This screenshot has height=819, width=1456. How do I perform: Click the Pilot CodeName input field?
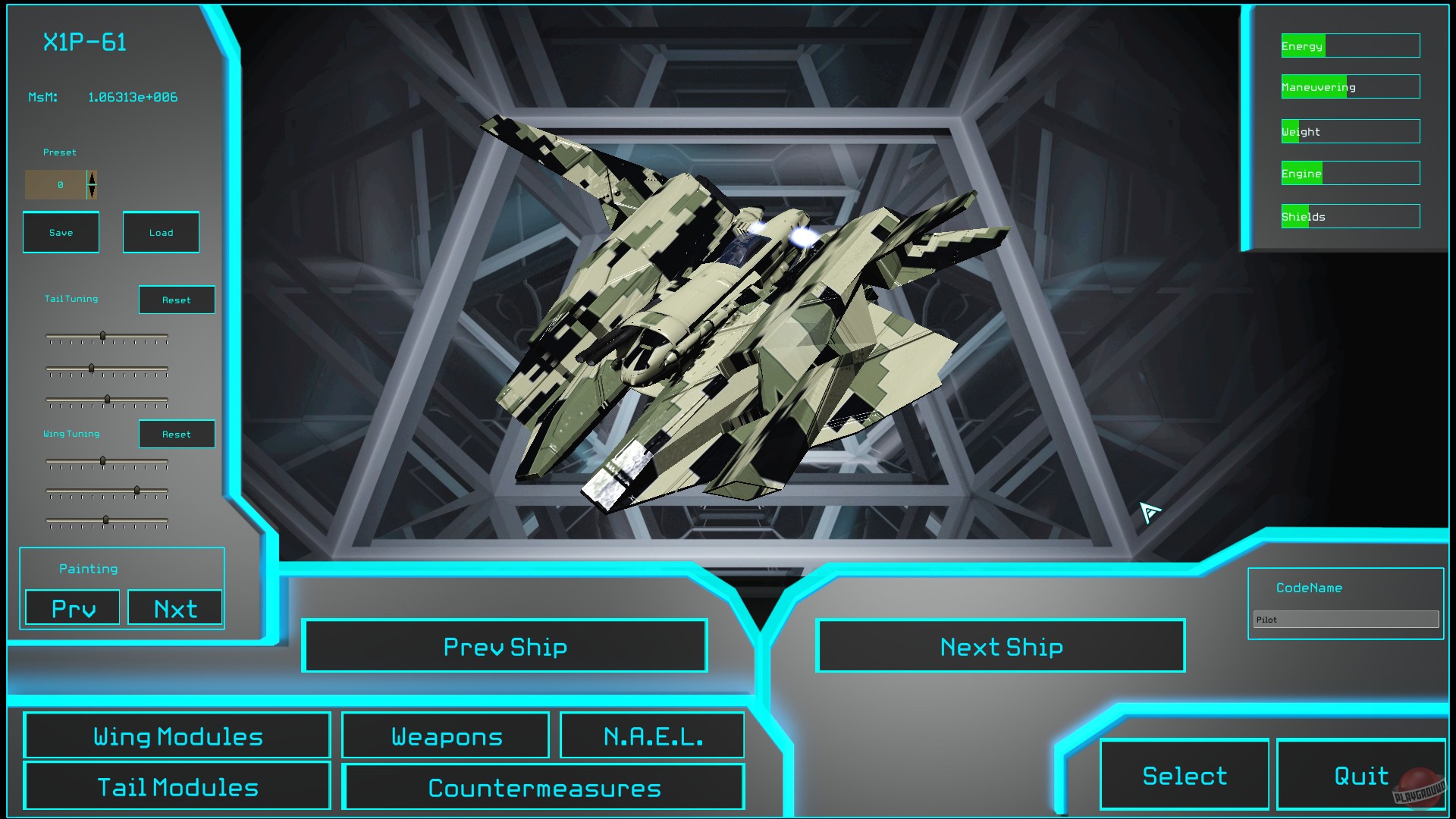point(1345,620)
